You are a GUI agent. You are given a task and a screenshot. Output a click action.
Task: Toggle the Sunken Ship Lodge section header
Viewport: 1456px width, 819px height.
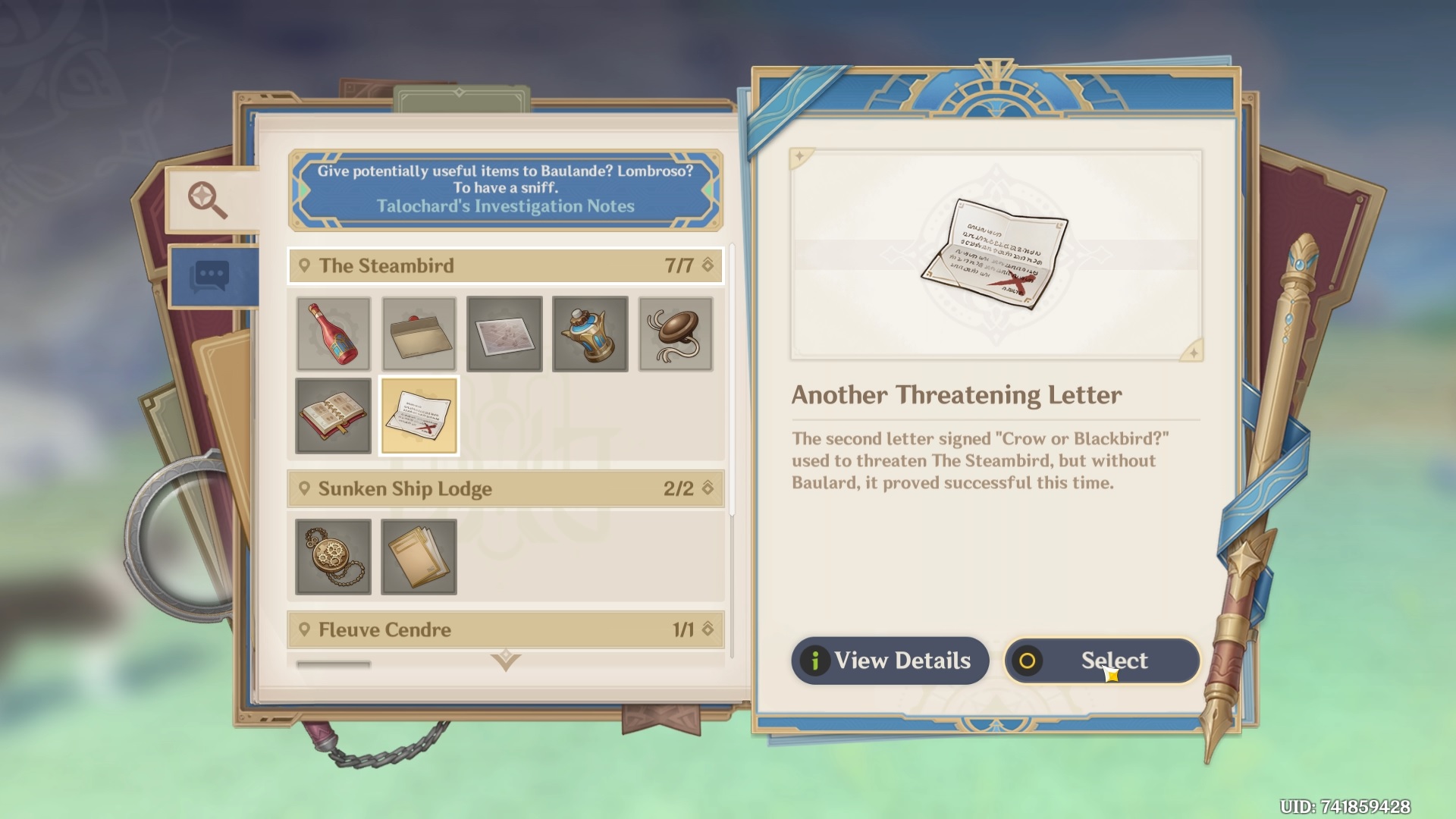click(x=505, y=488)
